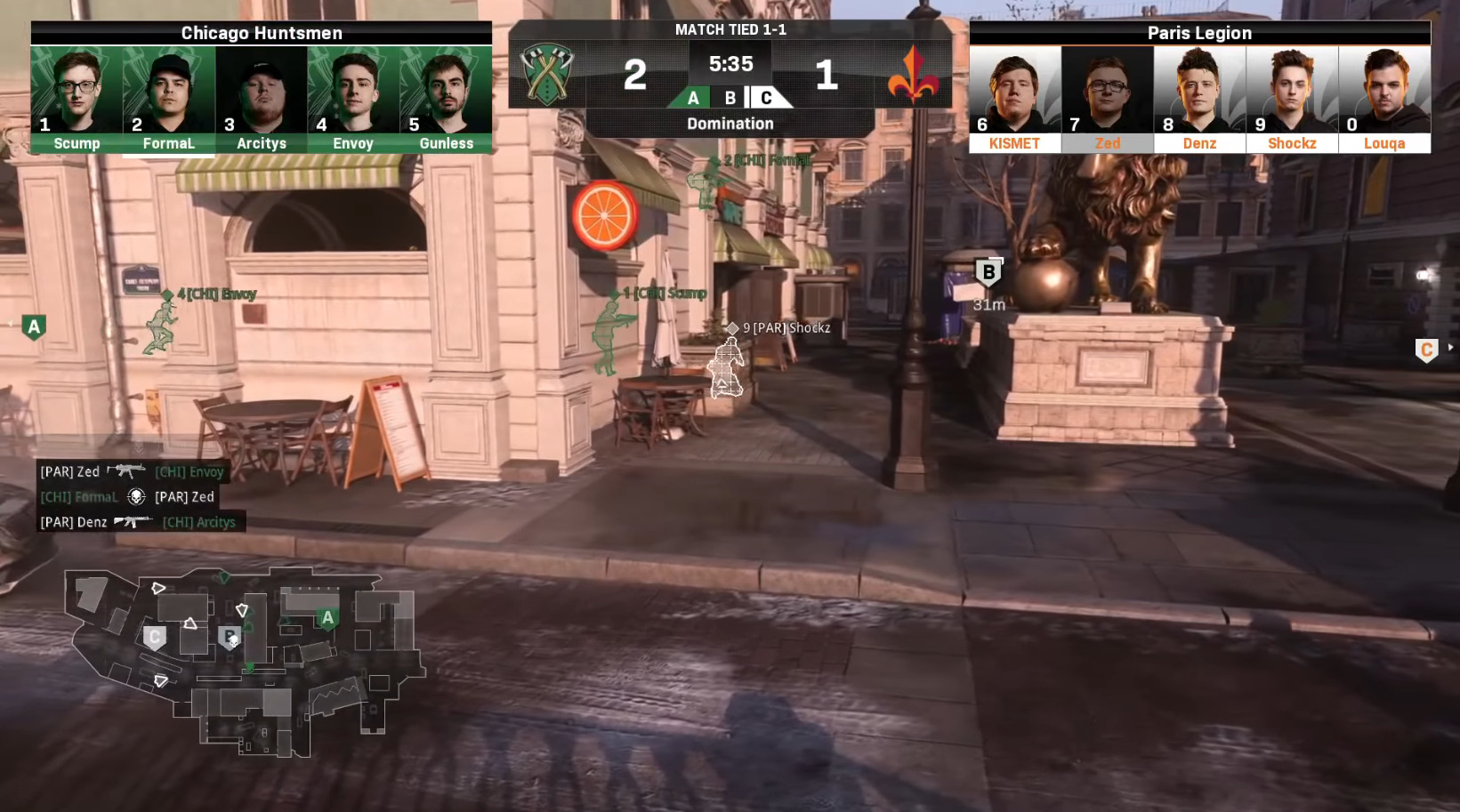Click the green A objective marker at screen edge
1460x812 pixels.
34,327
